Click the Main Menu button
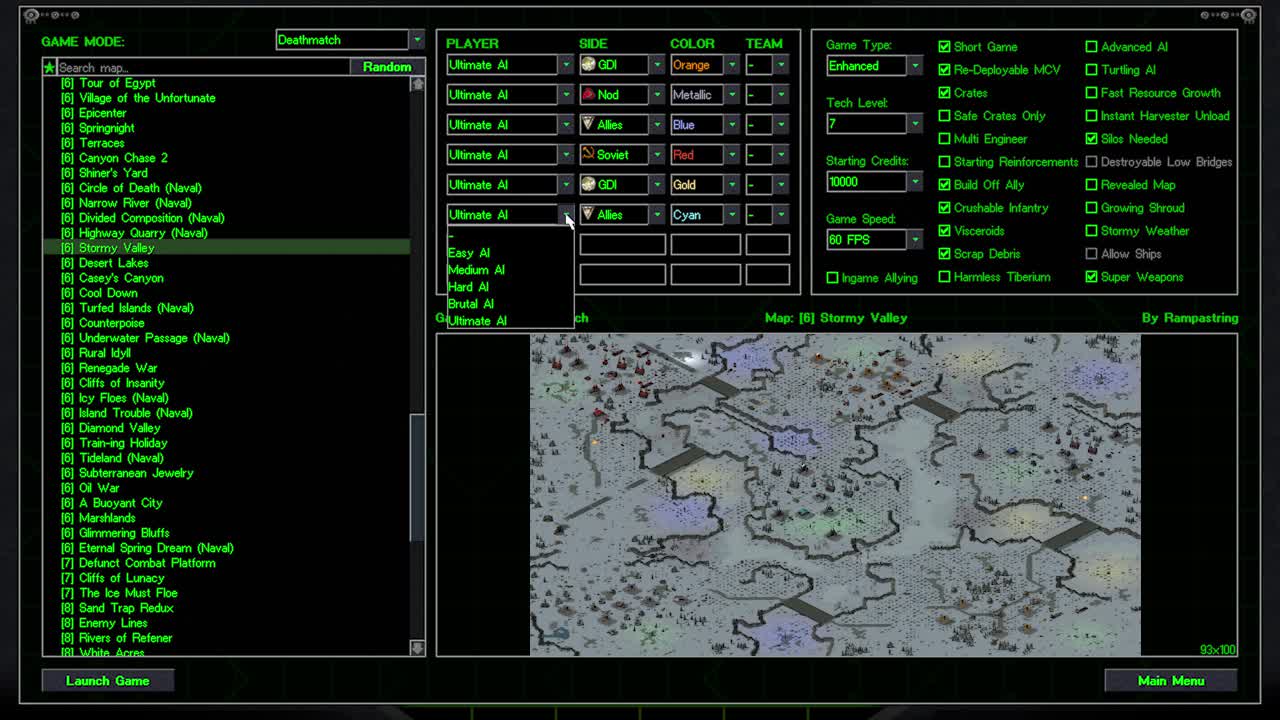The image size is (1280, 720). click(x=1170, y=680)
